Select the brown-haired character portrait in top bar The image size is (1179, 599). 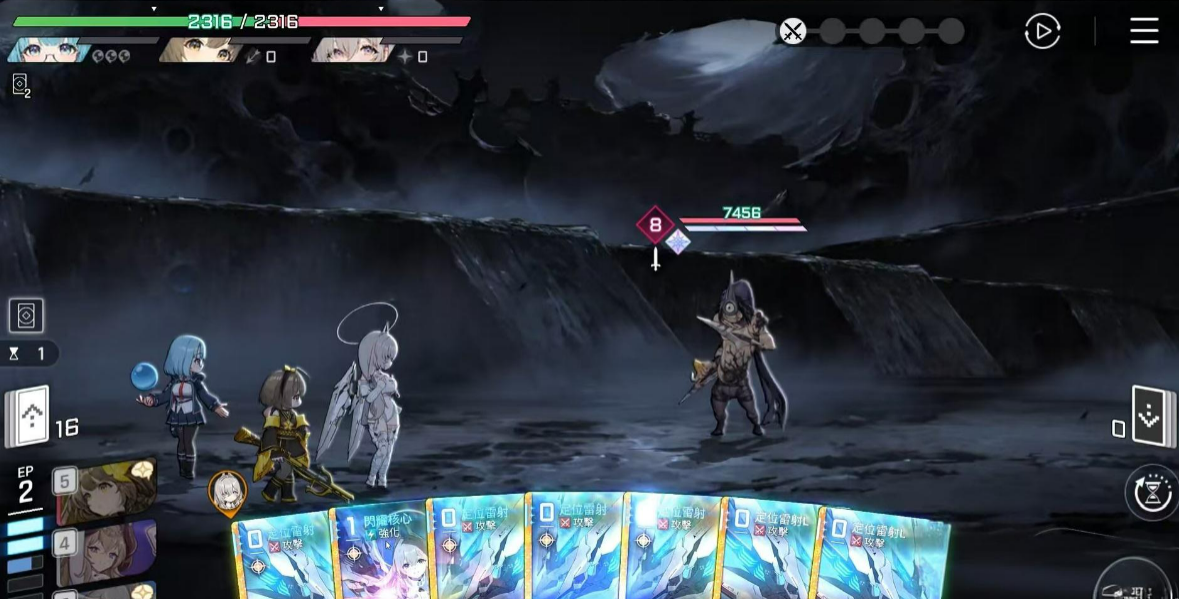198,49
